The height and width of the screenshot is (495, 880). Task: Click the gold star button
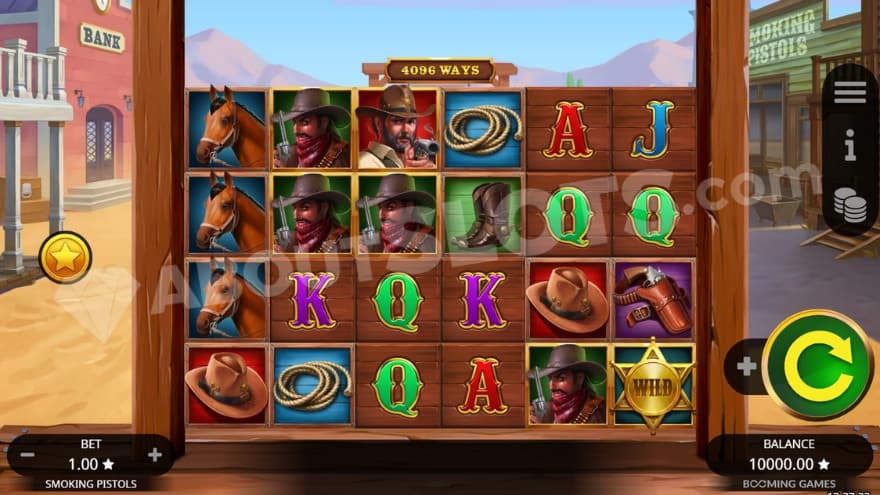(66, 258)
